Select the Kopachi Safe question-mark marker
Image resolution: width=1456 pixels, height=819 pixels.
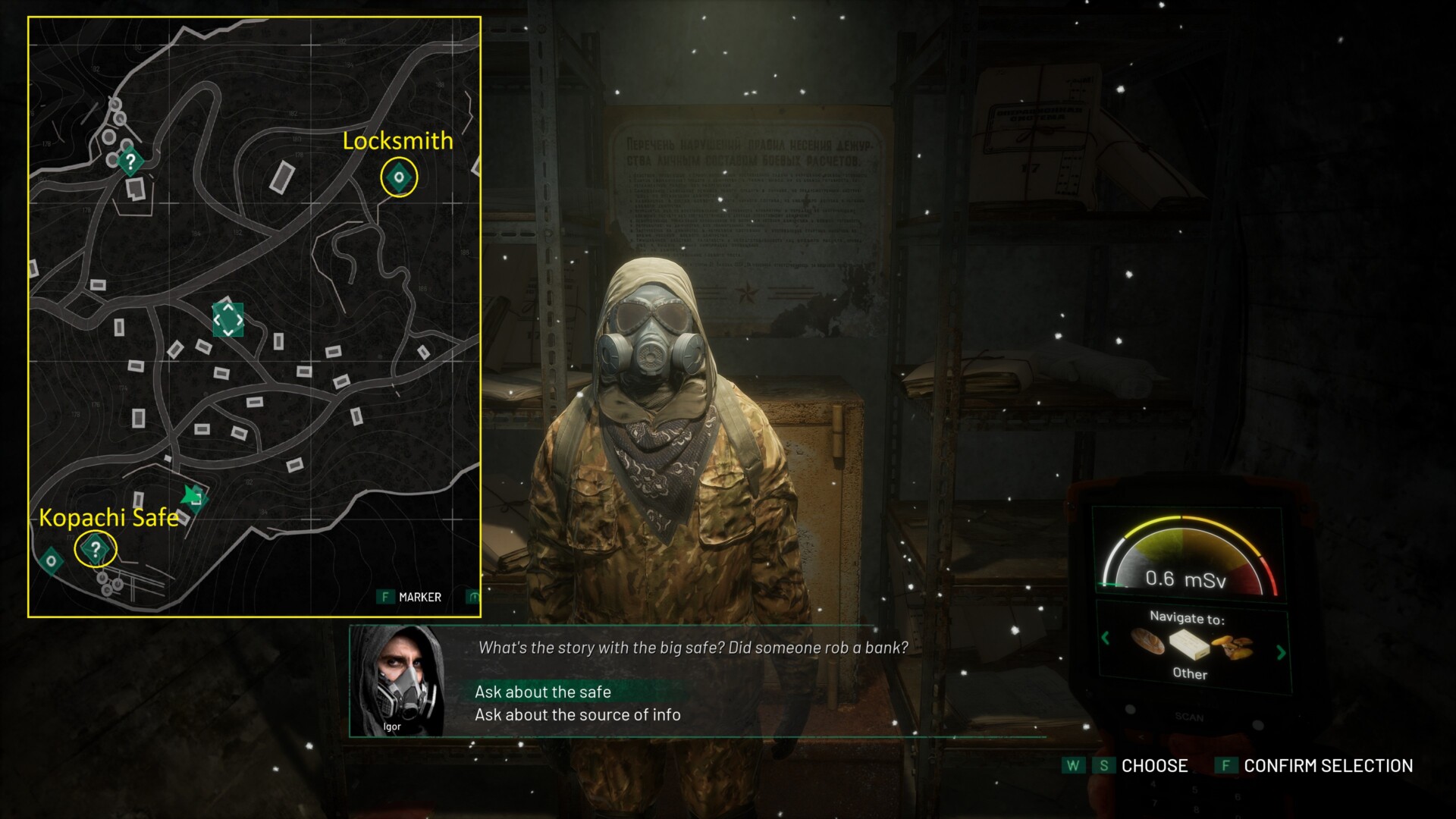pyautogui.click(x=96, y=548)
